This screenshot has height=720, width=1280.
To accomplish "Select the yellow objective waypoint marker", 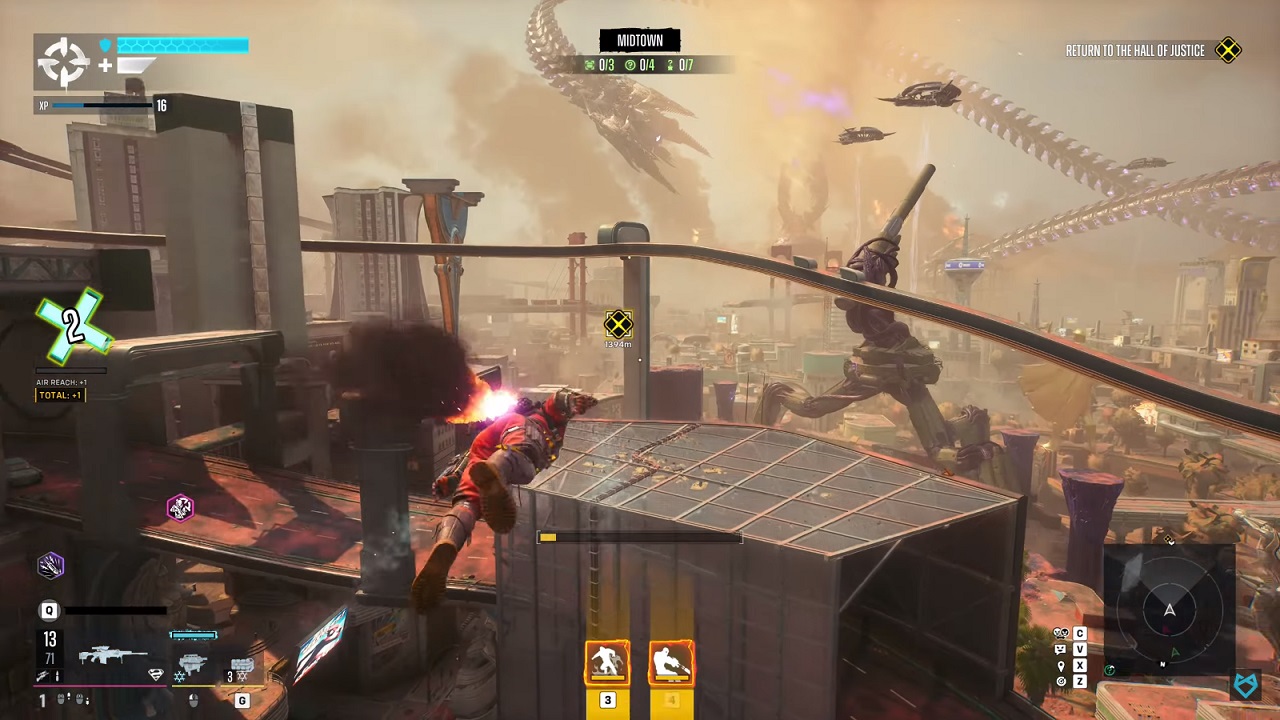I will coord(618,324).
